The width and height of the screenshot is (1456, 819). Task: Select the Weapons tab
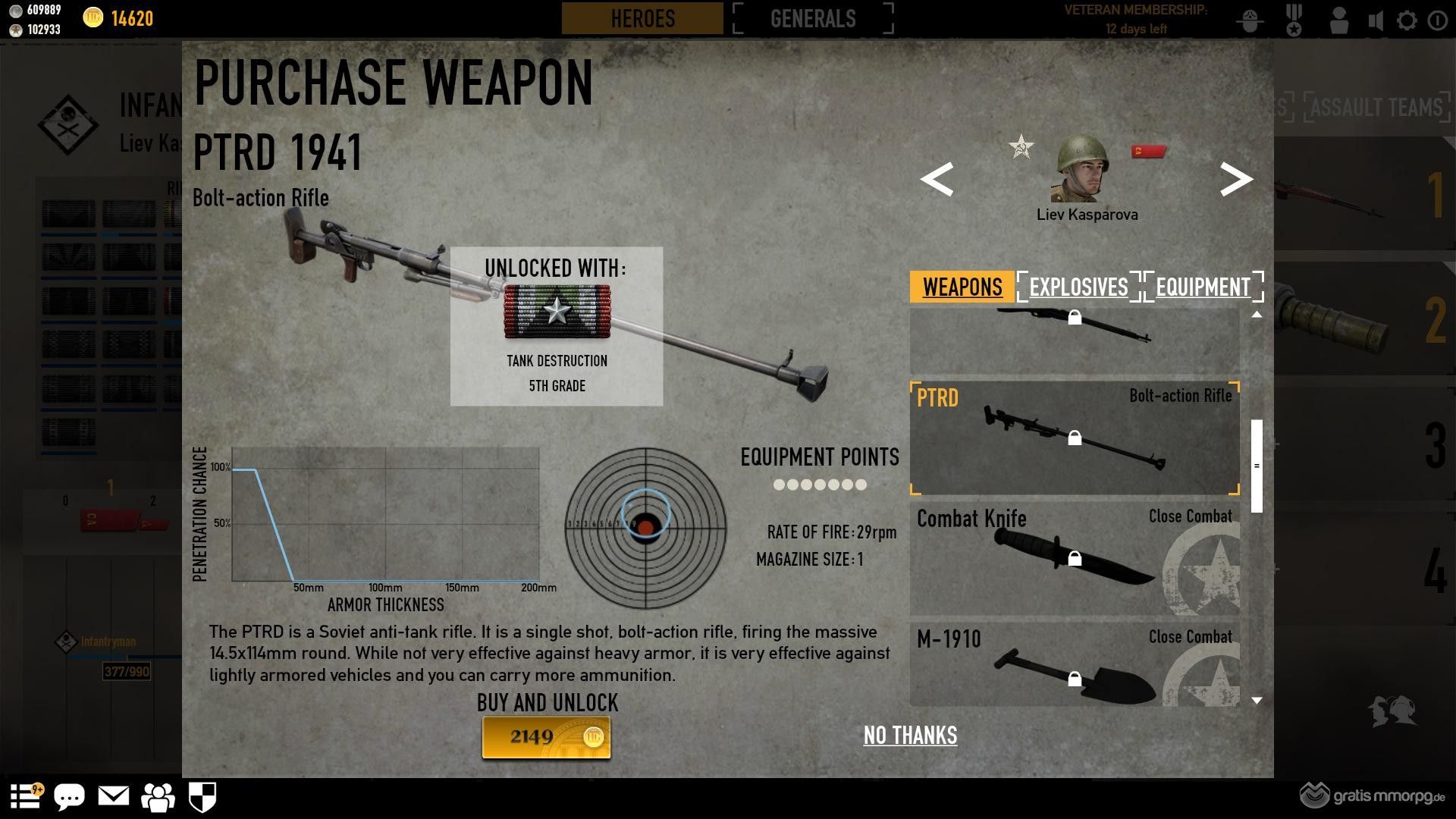coord(962,287)
